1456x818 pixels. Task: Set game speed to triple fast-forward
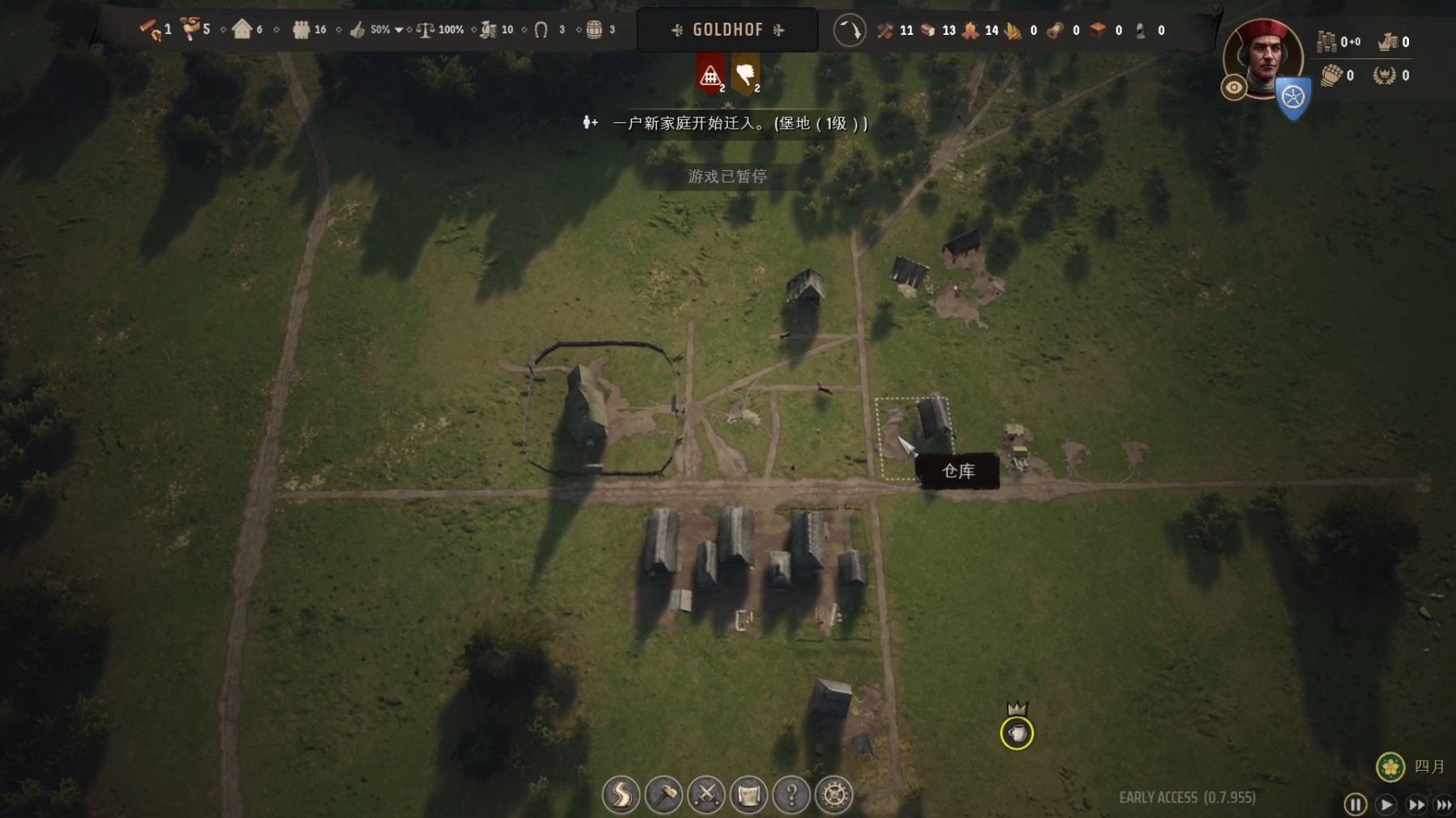[1444, 804]
